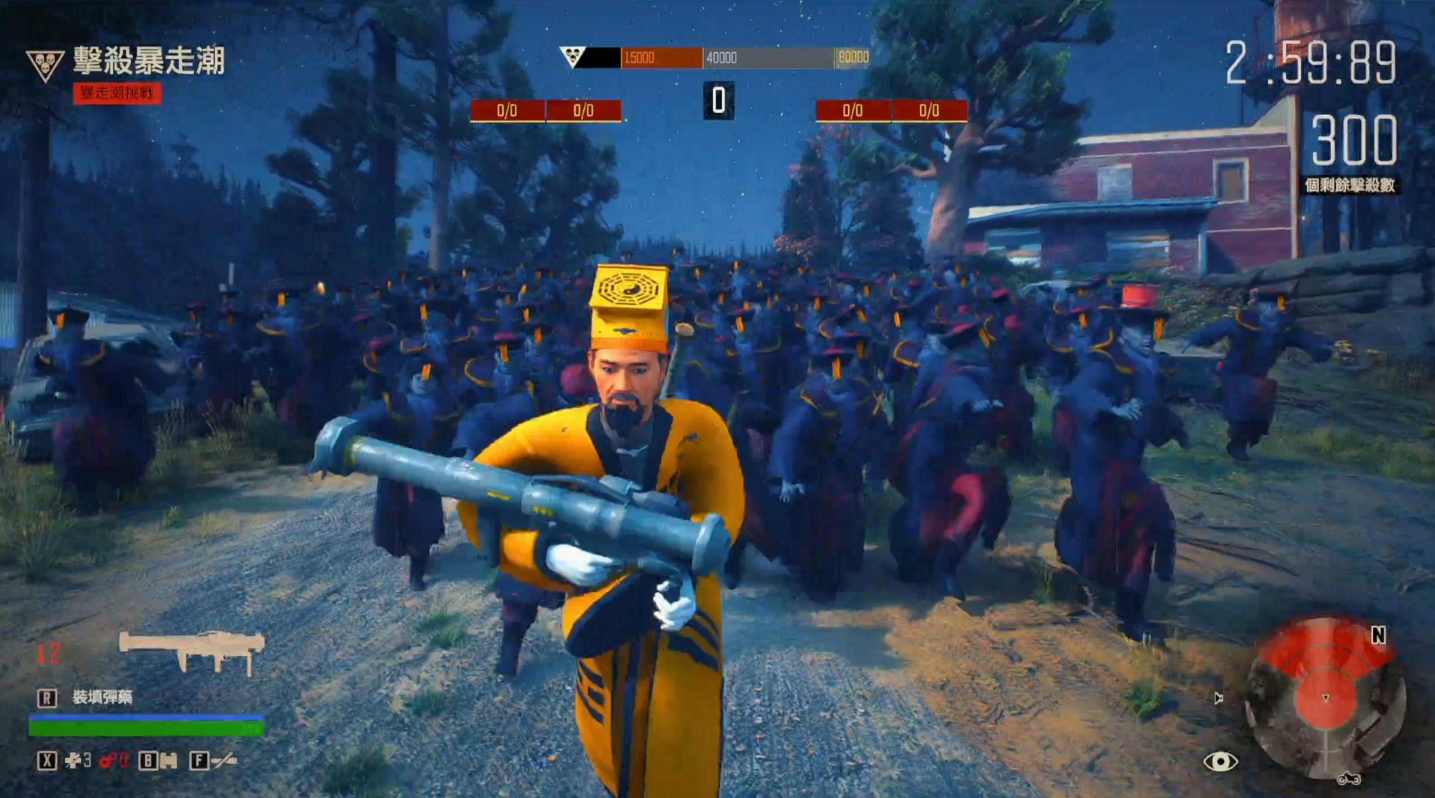Click the 擊殺暴走潮 objective tracker
1435x798 pixels.
(148, 62)
